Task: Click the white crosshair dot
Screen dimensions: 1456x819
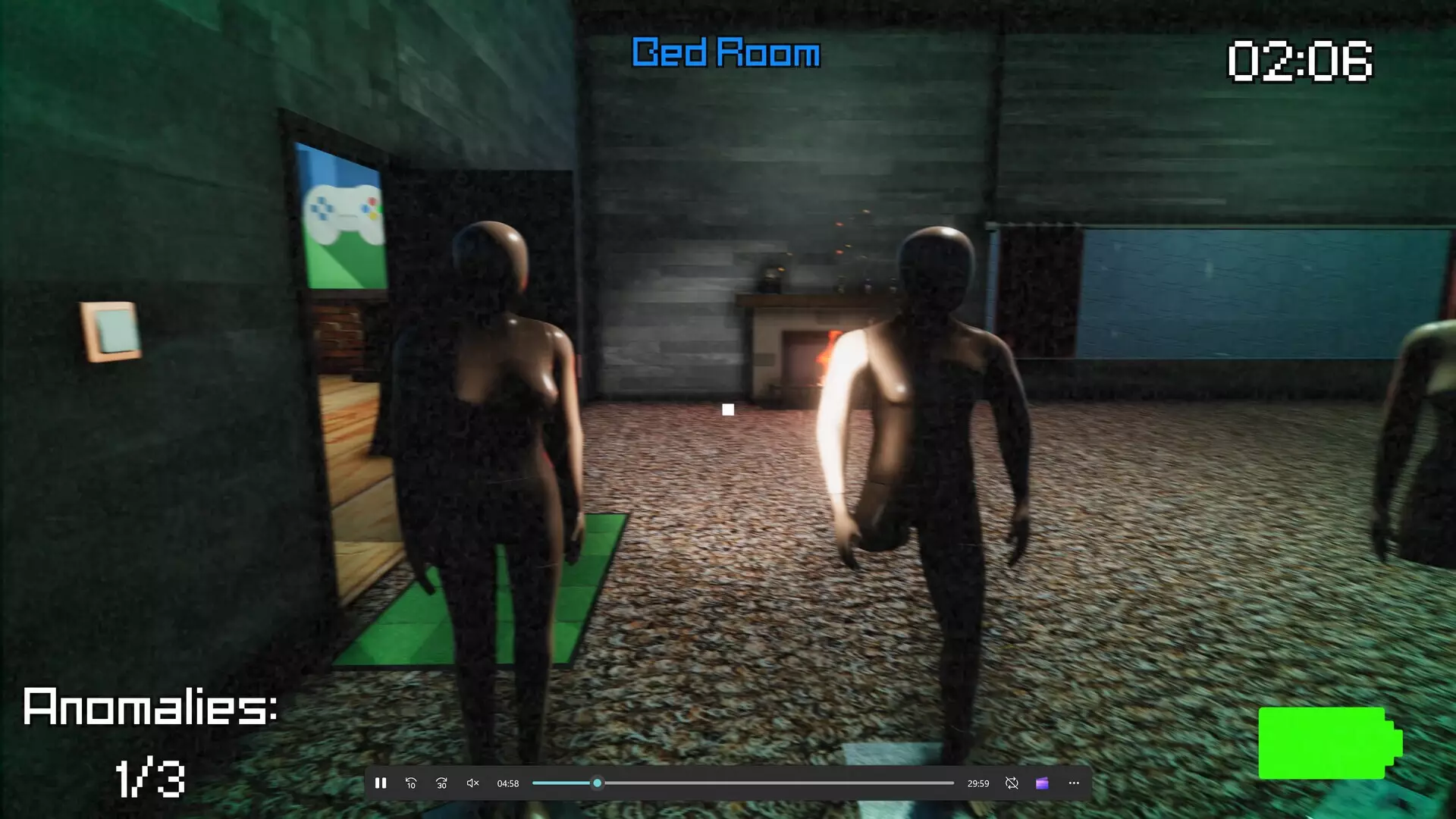Action: (x=729, y=409)
